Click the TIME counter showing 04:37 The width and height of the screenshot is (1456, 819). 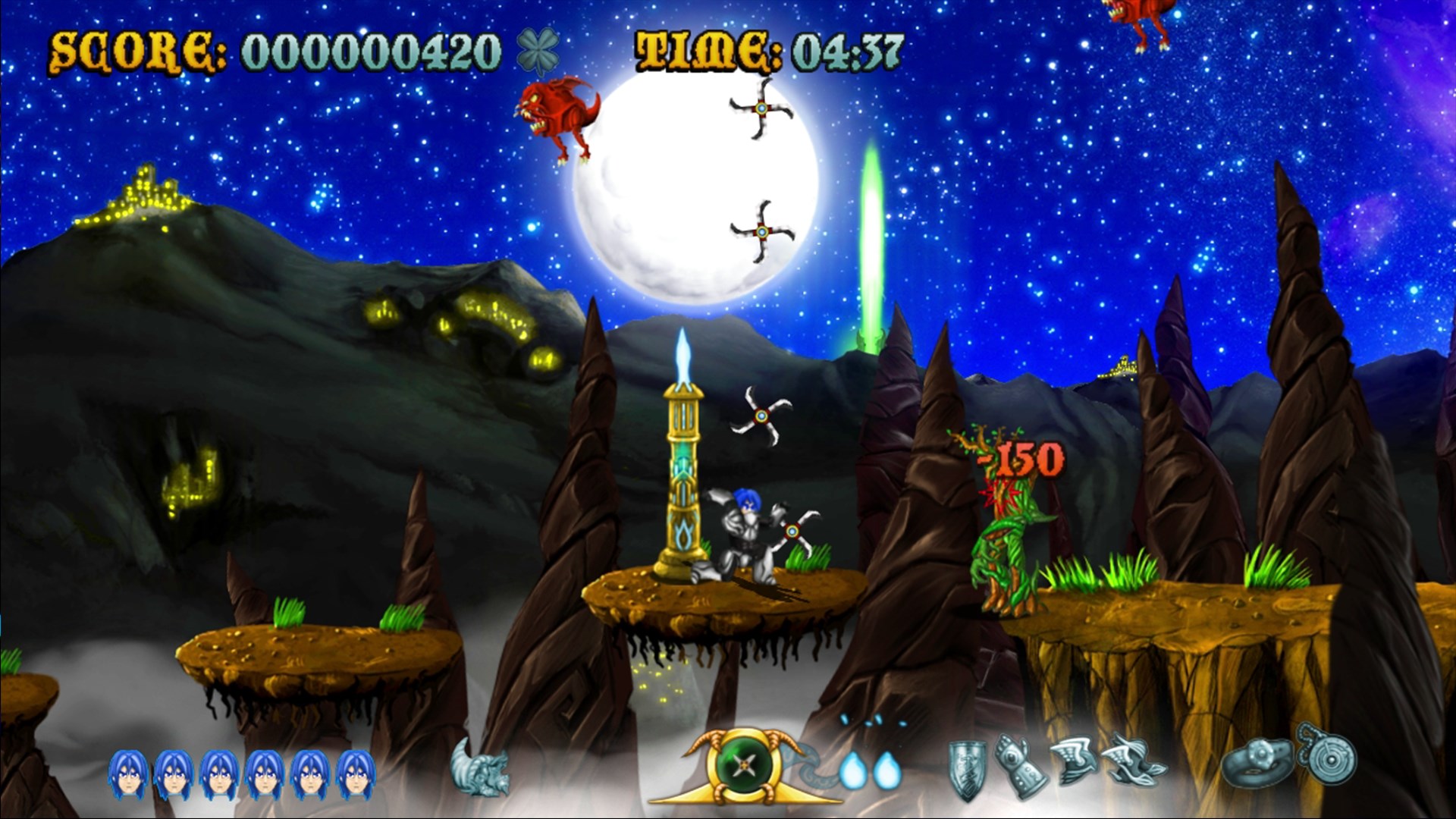click(x=766, y=52)
